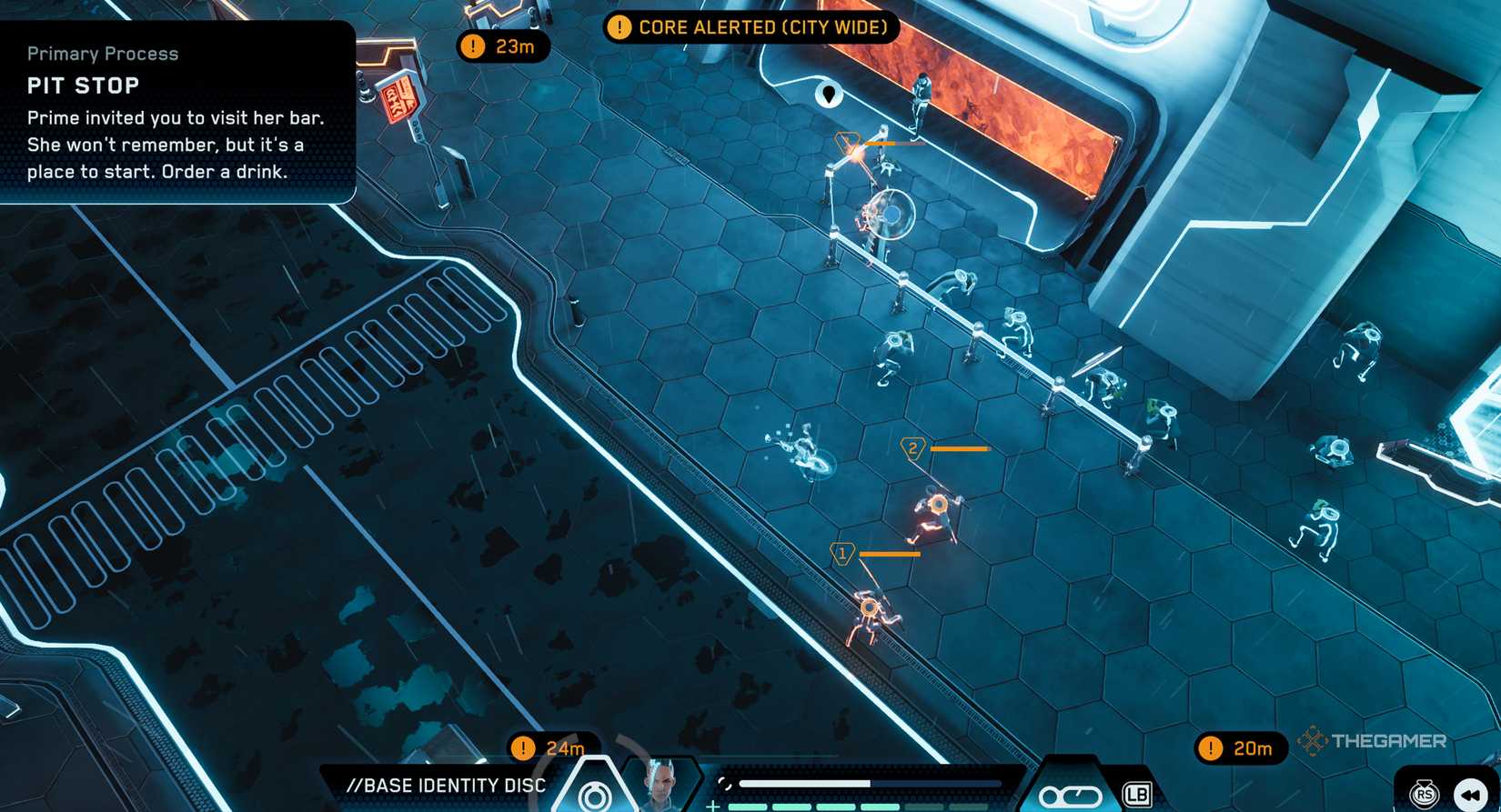Click the //BASE IDENTITY DISC label
The image size is (1501, 812).
click(447, 786)
